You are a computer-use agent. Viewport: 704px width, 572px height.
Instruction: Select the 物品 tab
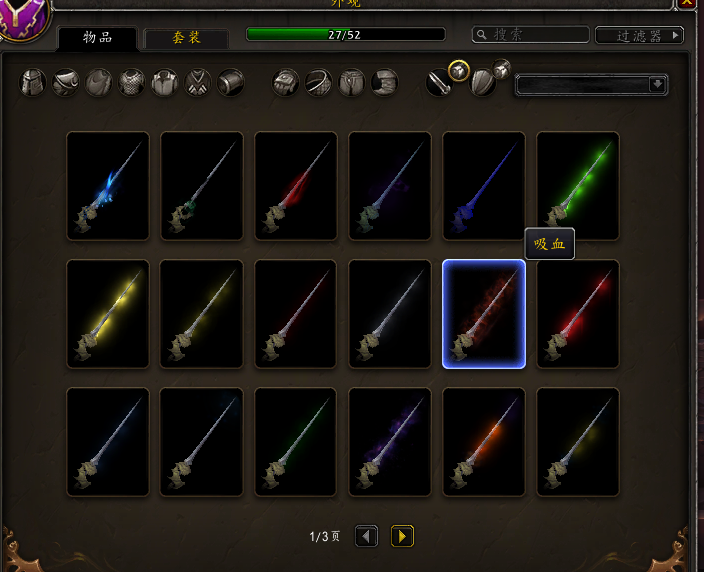point(97,39)
